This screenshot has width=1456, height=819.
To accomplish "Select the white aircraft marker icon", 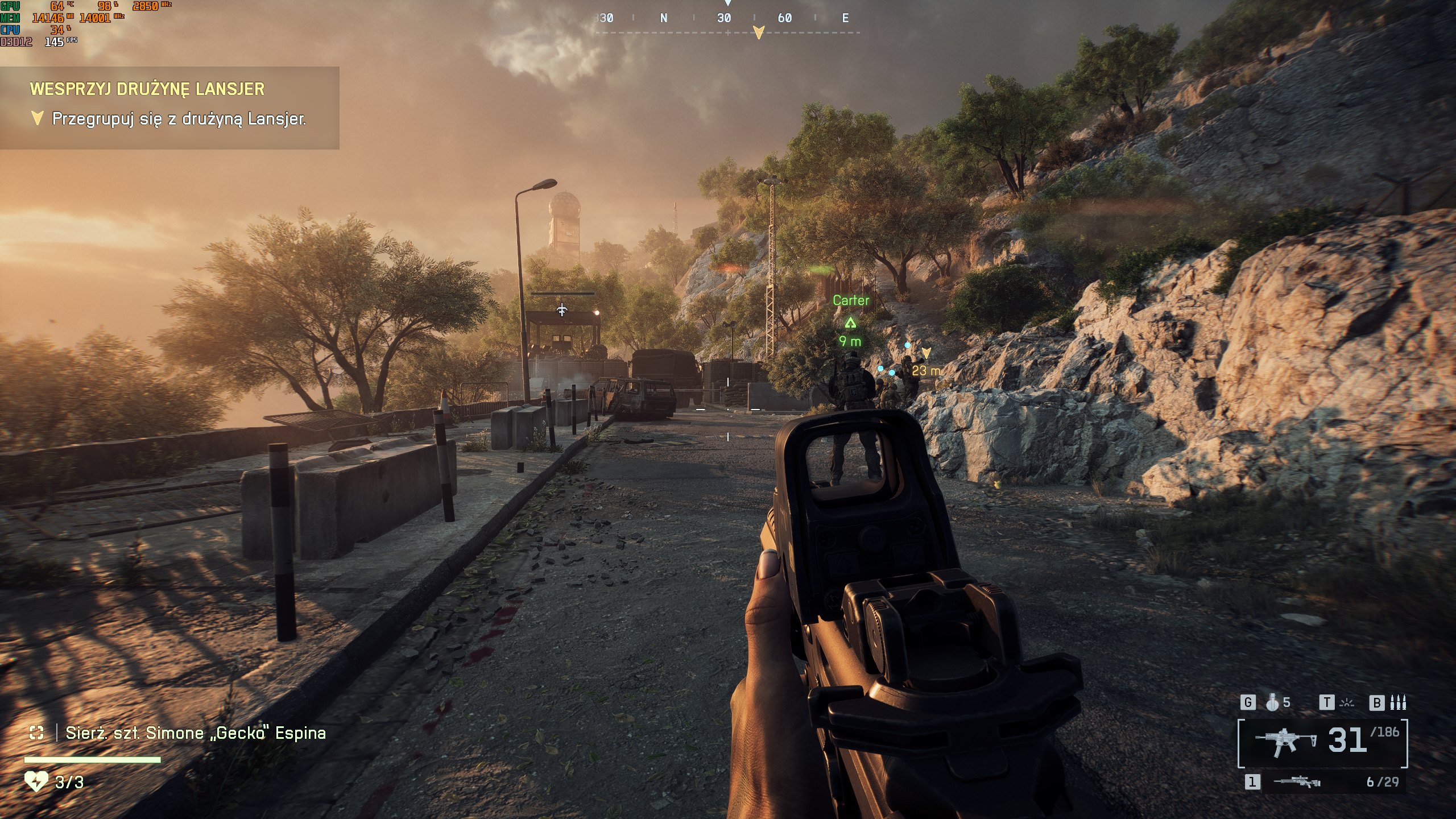I will [x=562, y=310].
